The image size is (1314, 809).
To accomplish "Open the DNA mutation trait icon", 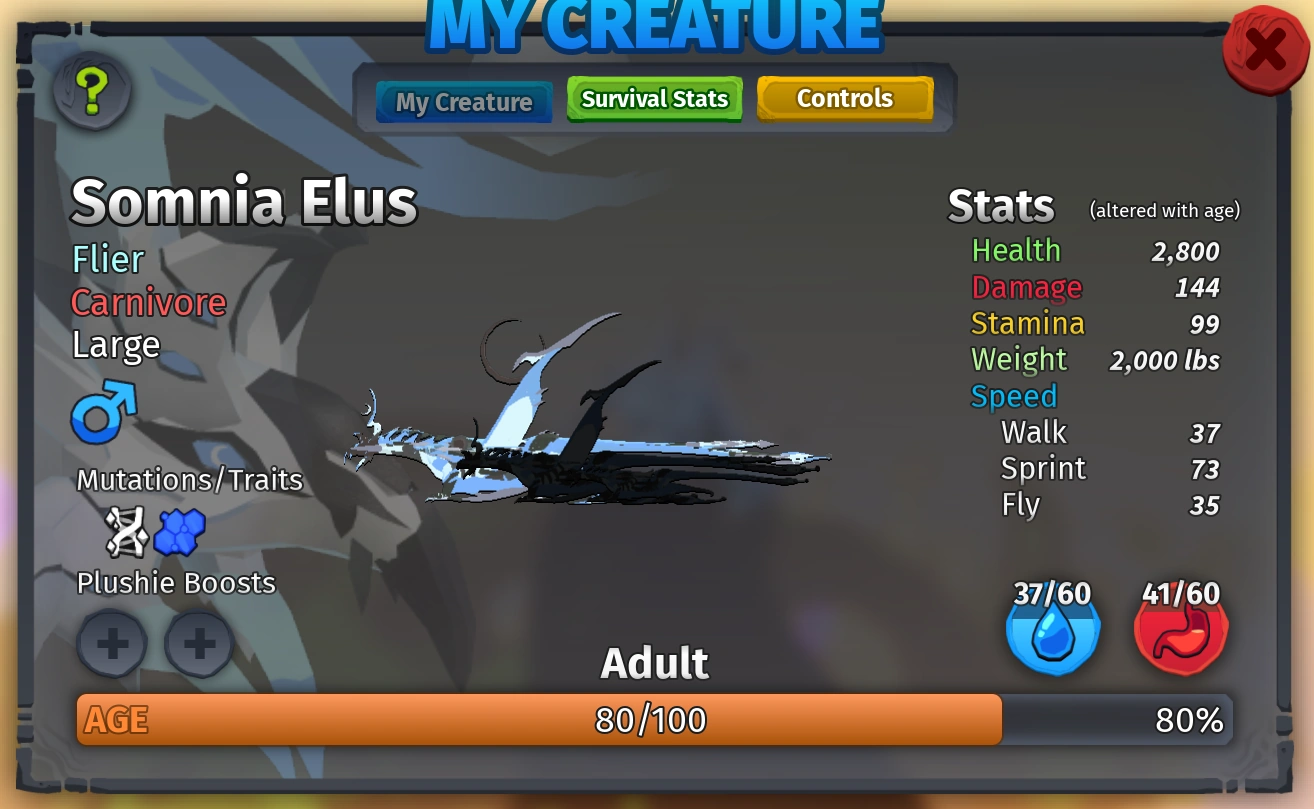I will point(124,531).
